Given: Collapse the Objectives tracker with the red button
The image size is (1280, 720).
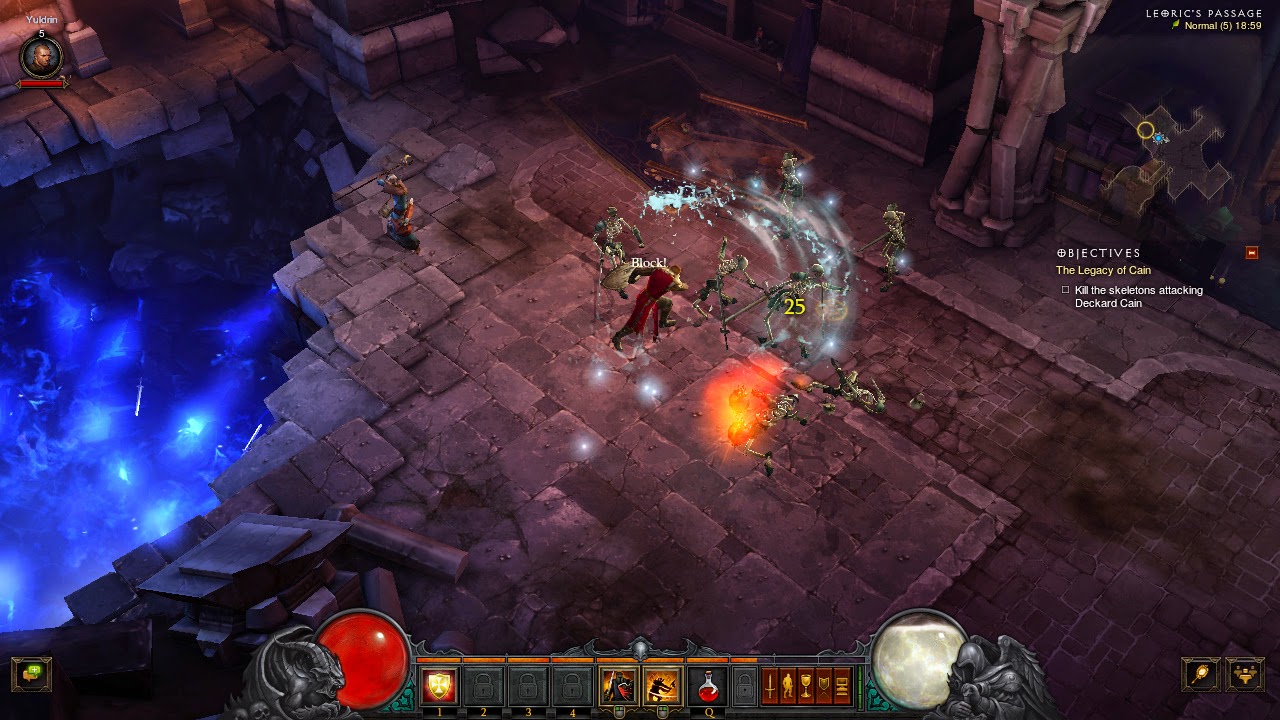Looking at the screenshot, I should click(x=1251, y=253).
